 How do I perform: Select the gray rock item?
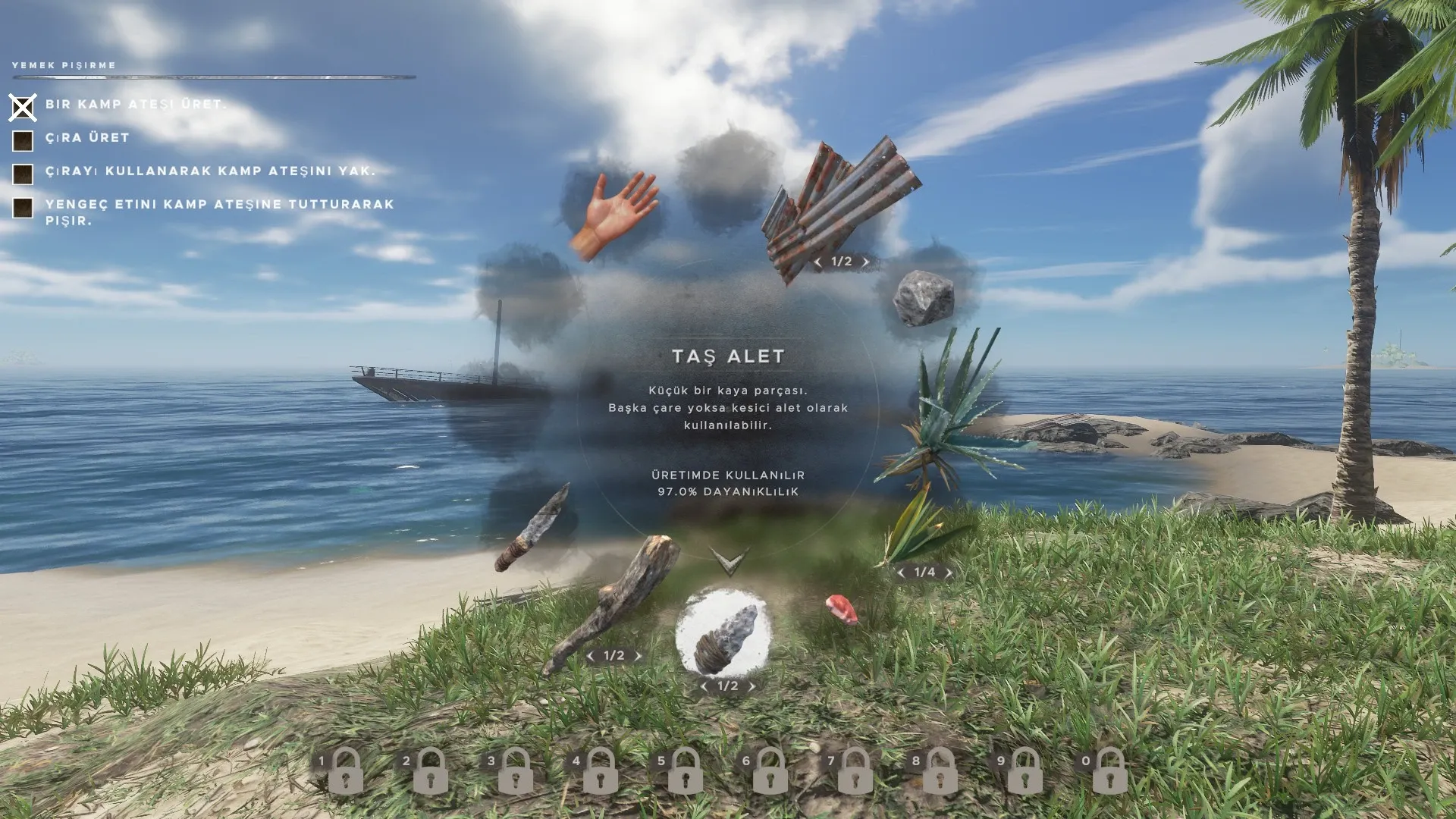pos(923,297)
